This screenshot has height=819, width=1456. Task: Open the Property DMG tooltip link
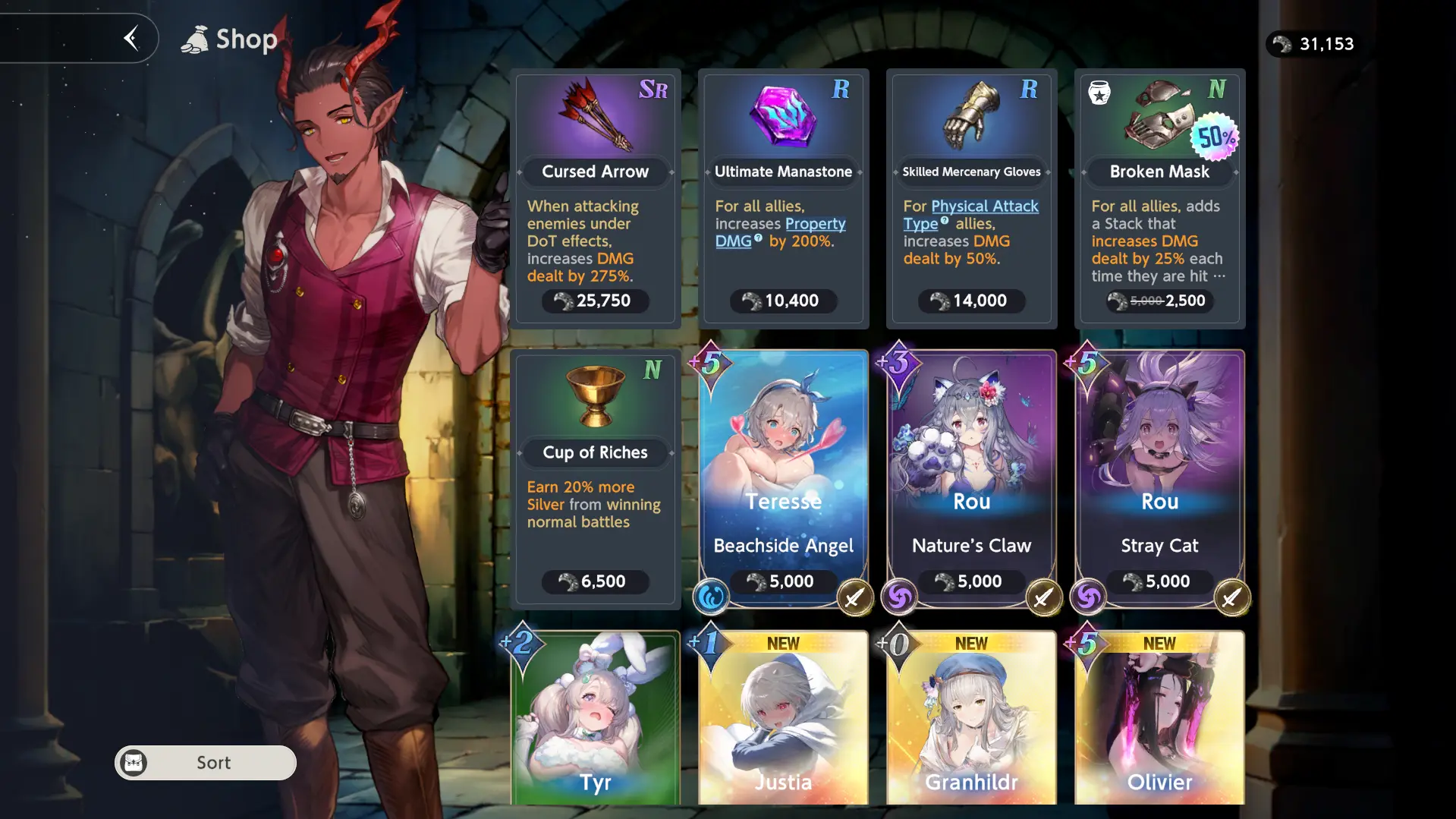click(x=815, y=224)
